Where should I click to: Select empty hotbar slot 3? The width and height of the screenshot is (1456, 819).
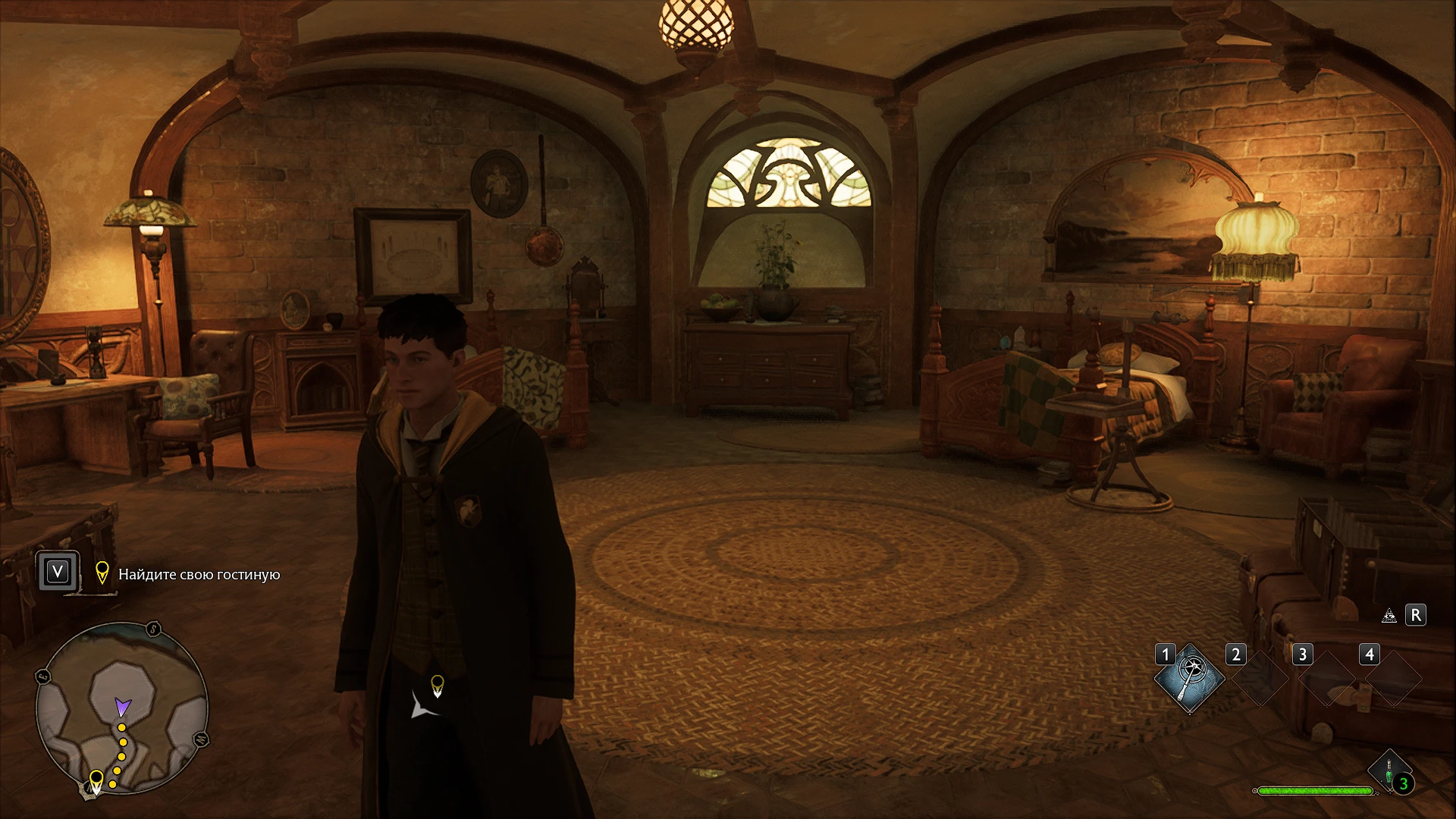coord(1327,676)
